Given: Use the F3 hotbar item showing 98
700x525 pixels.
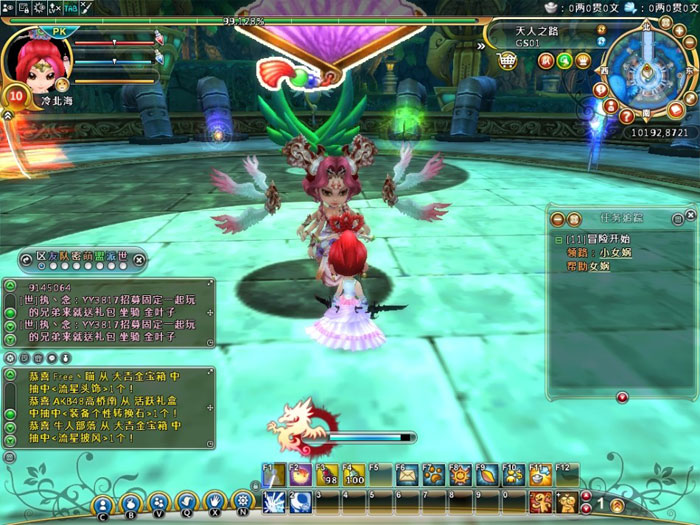Looking at the screenshot, I should click(327, 476).
